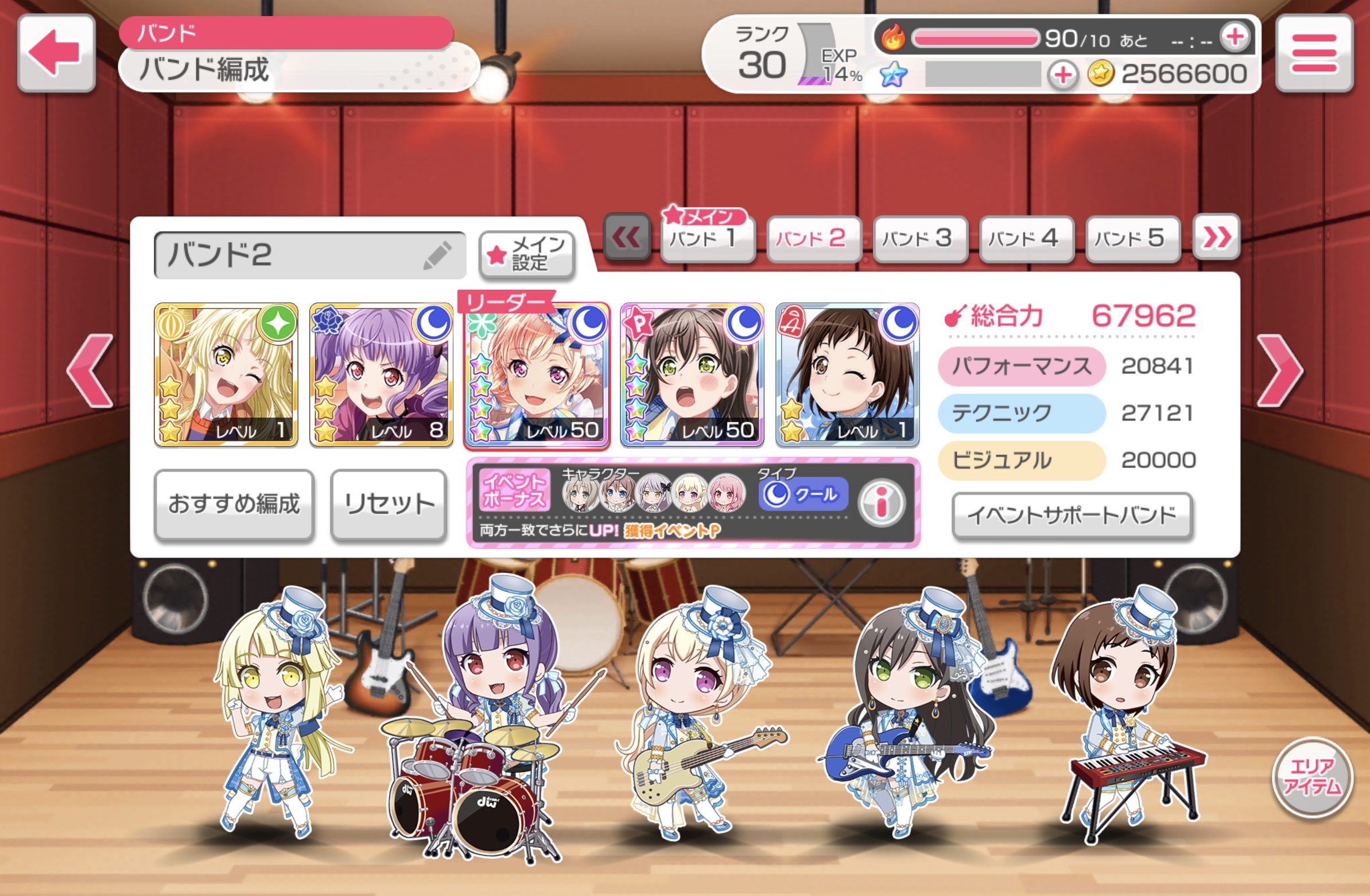The width and height of the screenshot is (1370, 896).
Task: Select the purple-haired level 8 member card
Action: [x=381, y=375]
